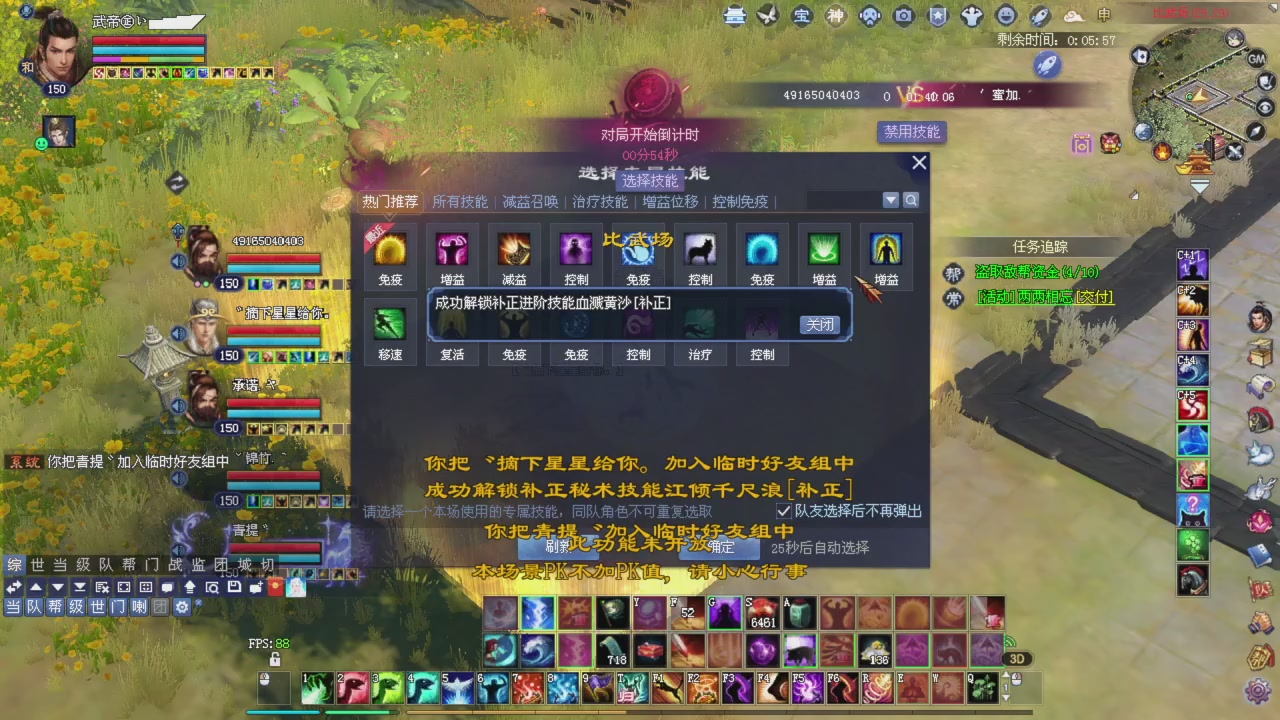Screen dimensions: 1280x720
Task: Select the wolf-shaped 控制 control skill
Action: pos(700,248)
